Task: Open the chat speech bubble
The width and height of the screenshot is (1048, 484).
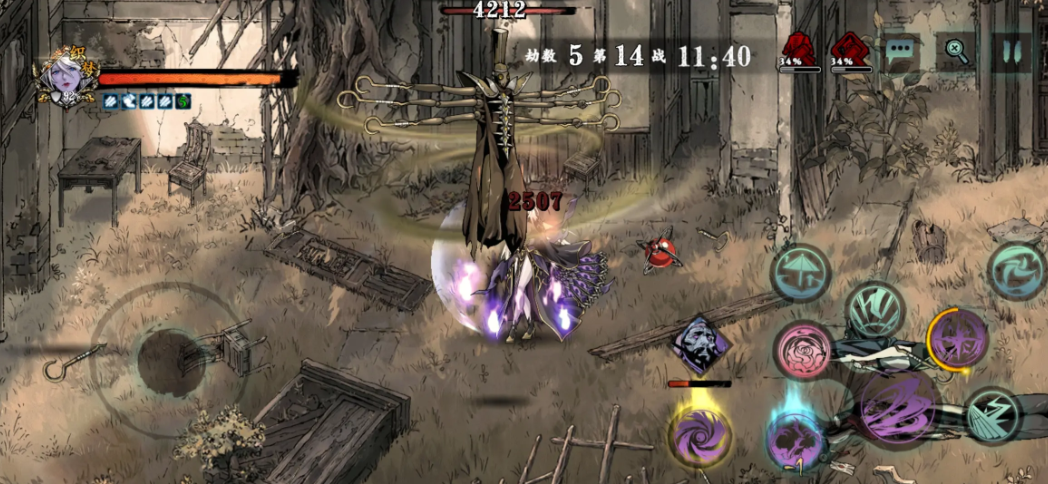Action: (x=901, y=52)
